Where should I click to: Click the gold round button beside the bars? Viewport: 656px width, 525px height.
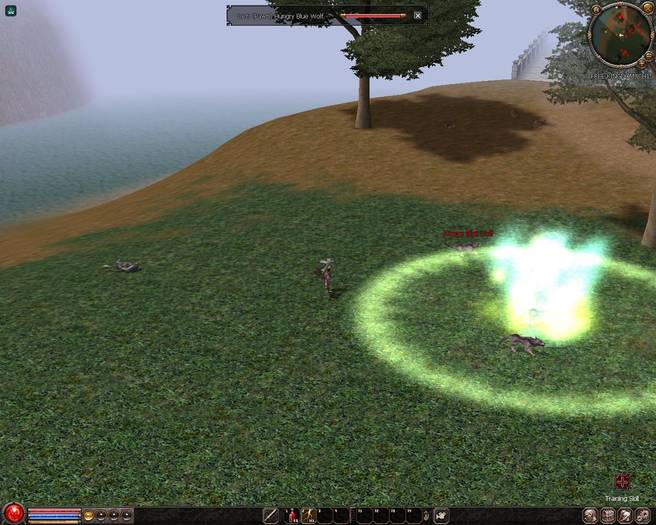click(89, 516)
